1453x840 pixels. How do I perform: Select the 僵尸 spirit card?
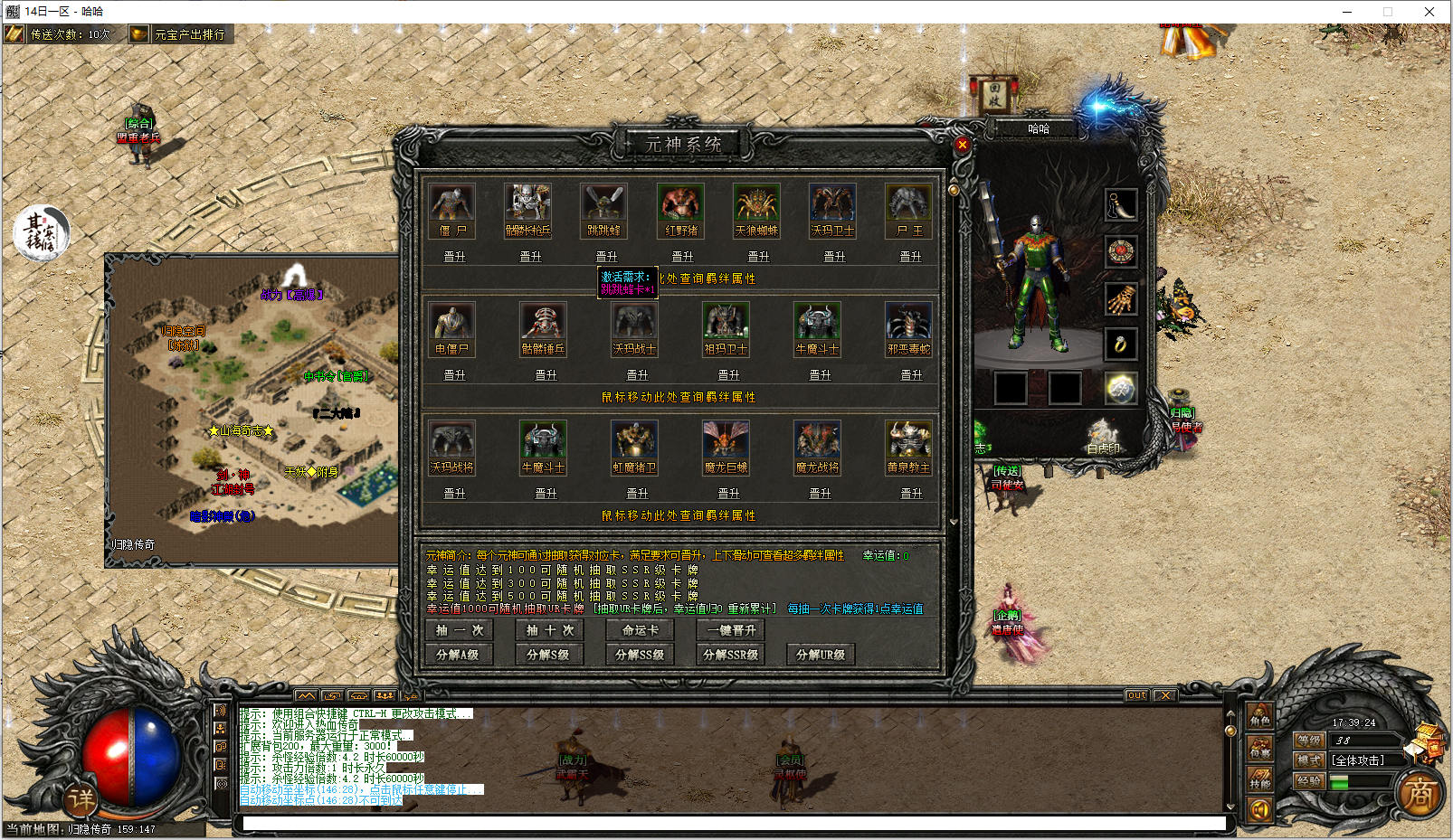point(451,211)
